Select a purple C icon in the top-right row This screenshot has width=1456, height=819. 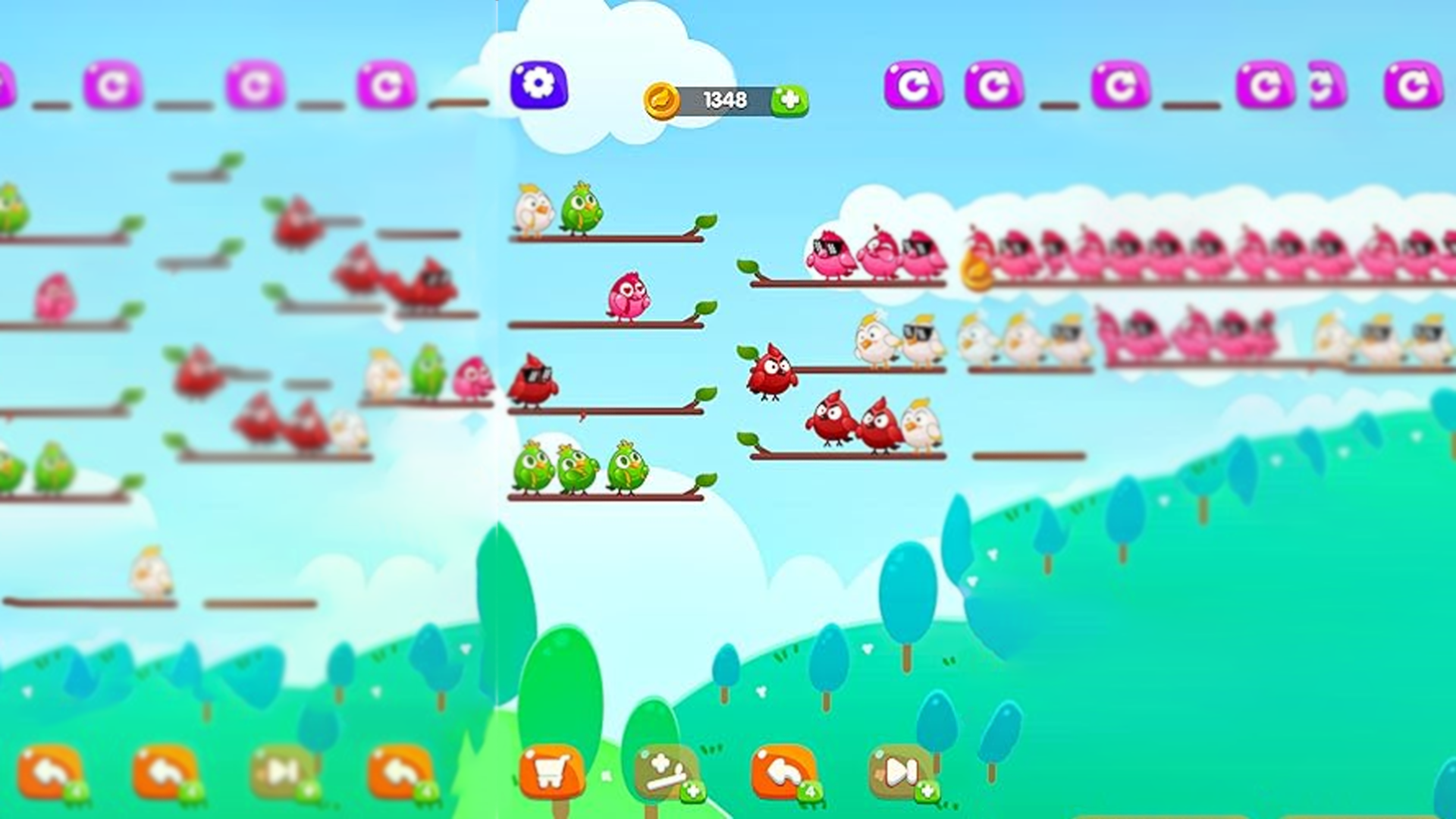915,83
